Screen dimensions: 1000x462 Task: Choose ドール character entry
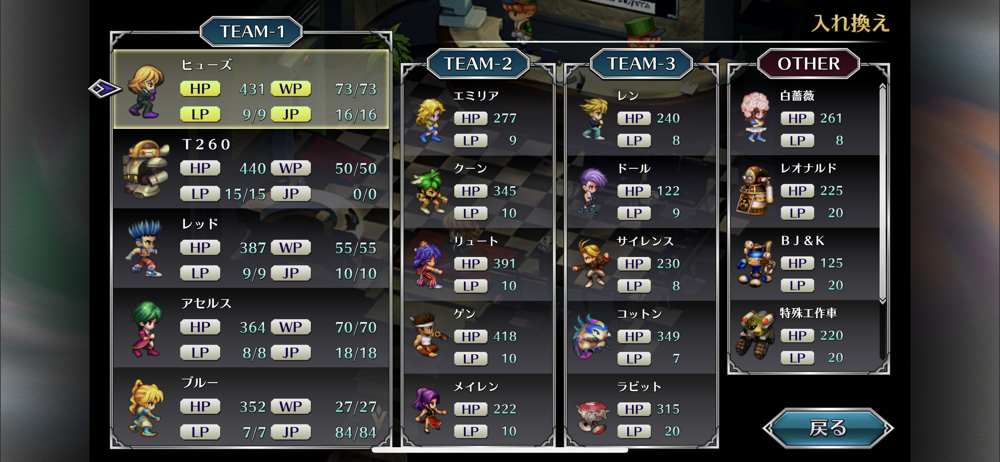641,190
